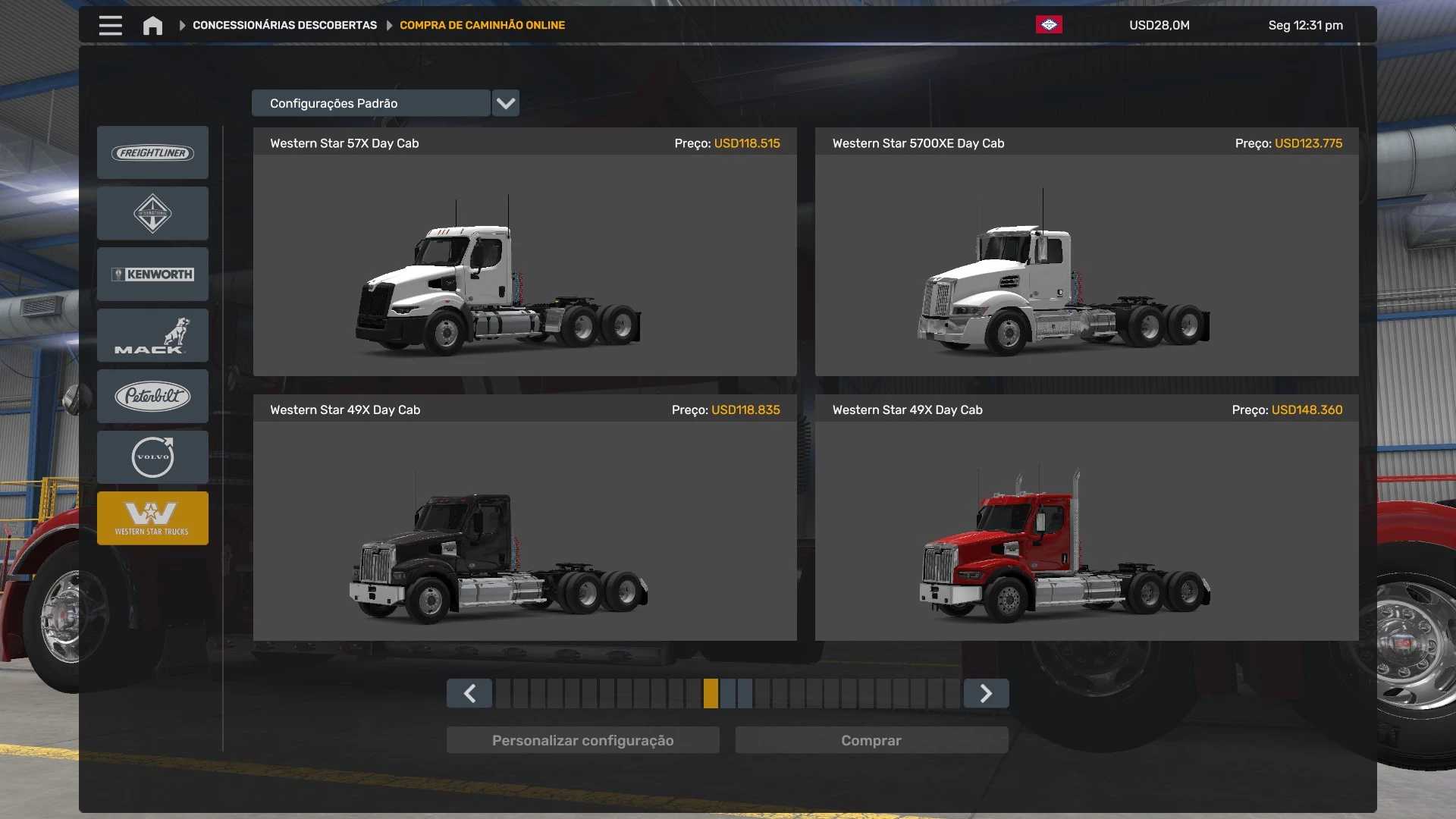
Task: Go to the next truck page
Action: (986, 694)
